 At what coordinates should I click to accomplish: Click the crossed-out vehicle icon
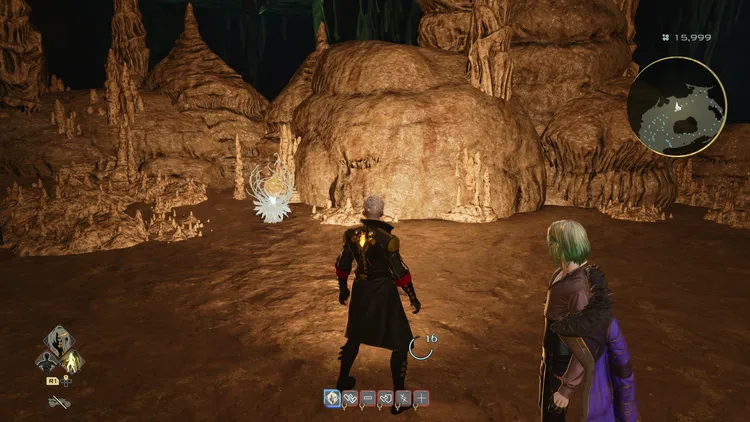59,401
